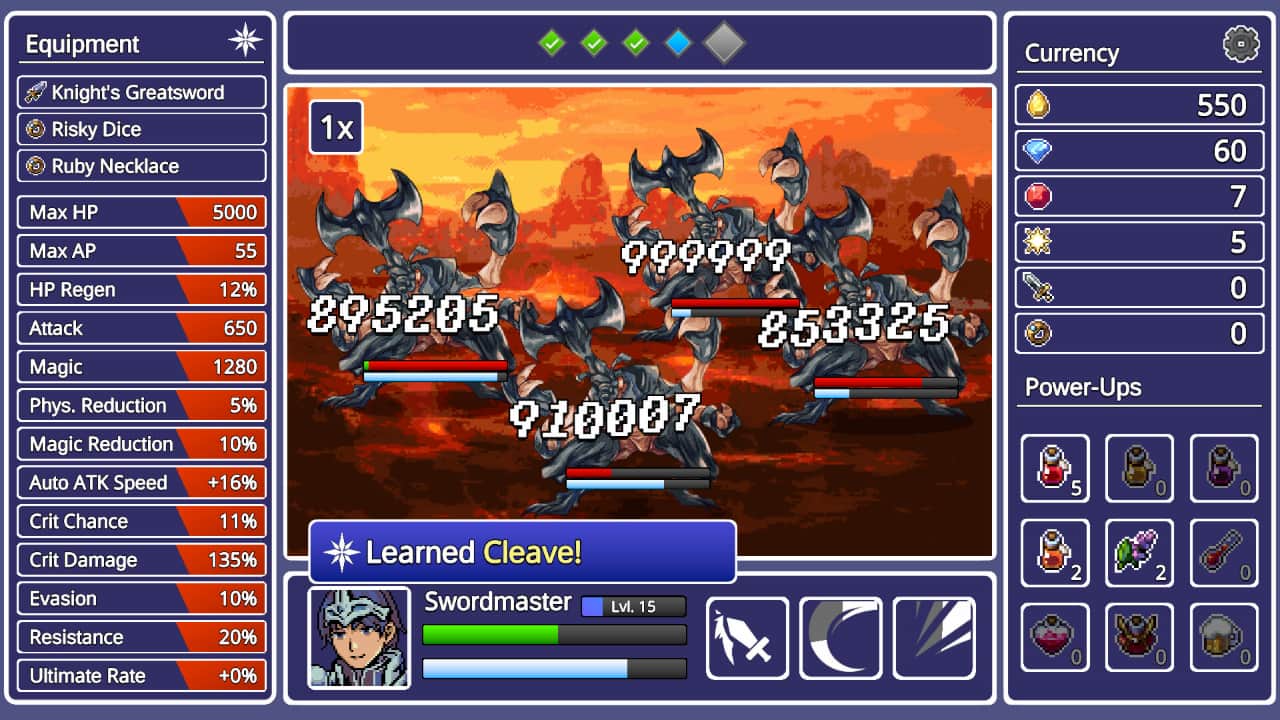Screen dimensions: 1280x720
Task: Select the Knight's Greatsword equipment
Action: click(x=140, y=92)
